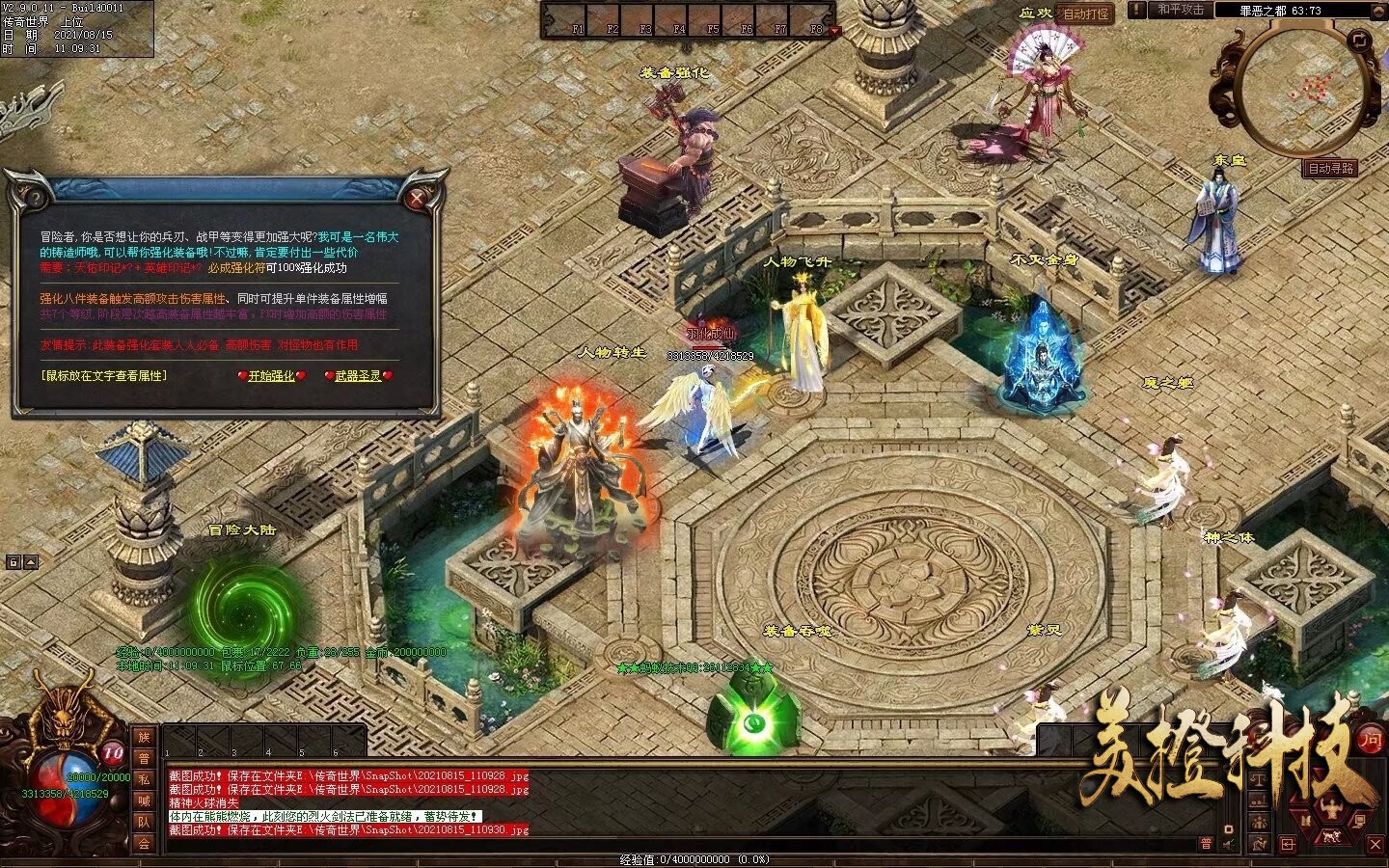Click the 鼠标放在文字查看属性 attribute hint text
Viewport: 1389px width, 868px height.
pos(104,375)
